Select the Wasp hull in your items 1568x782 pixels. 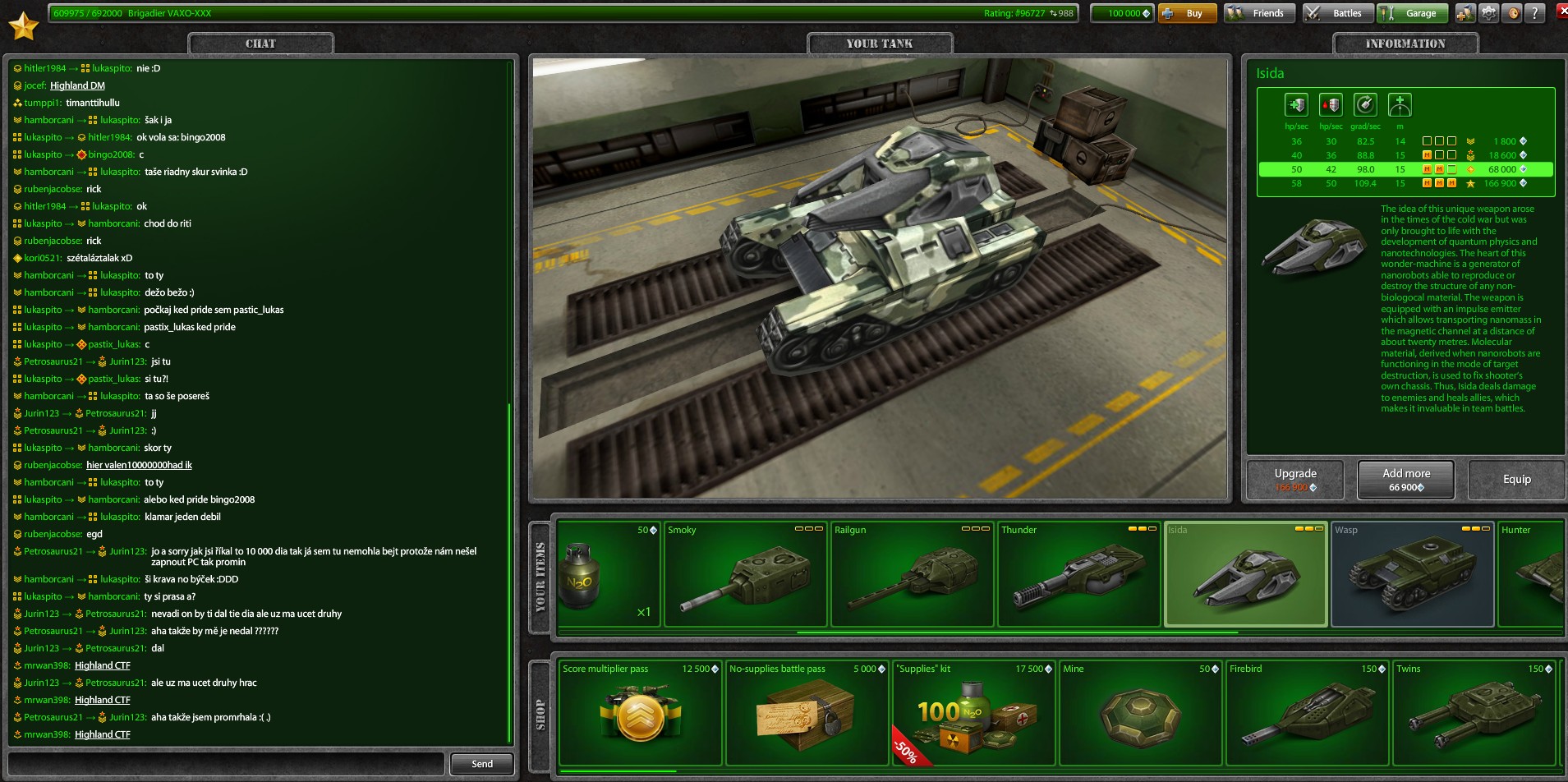pos(1412,574)
